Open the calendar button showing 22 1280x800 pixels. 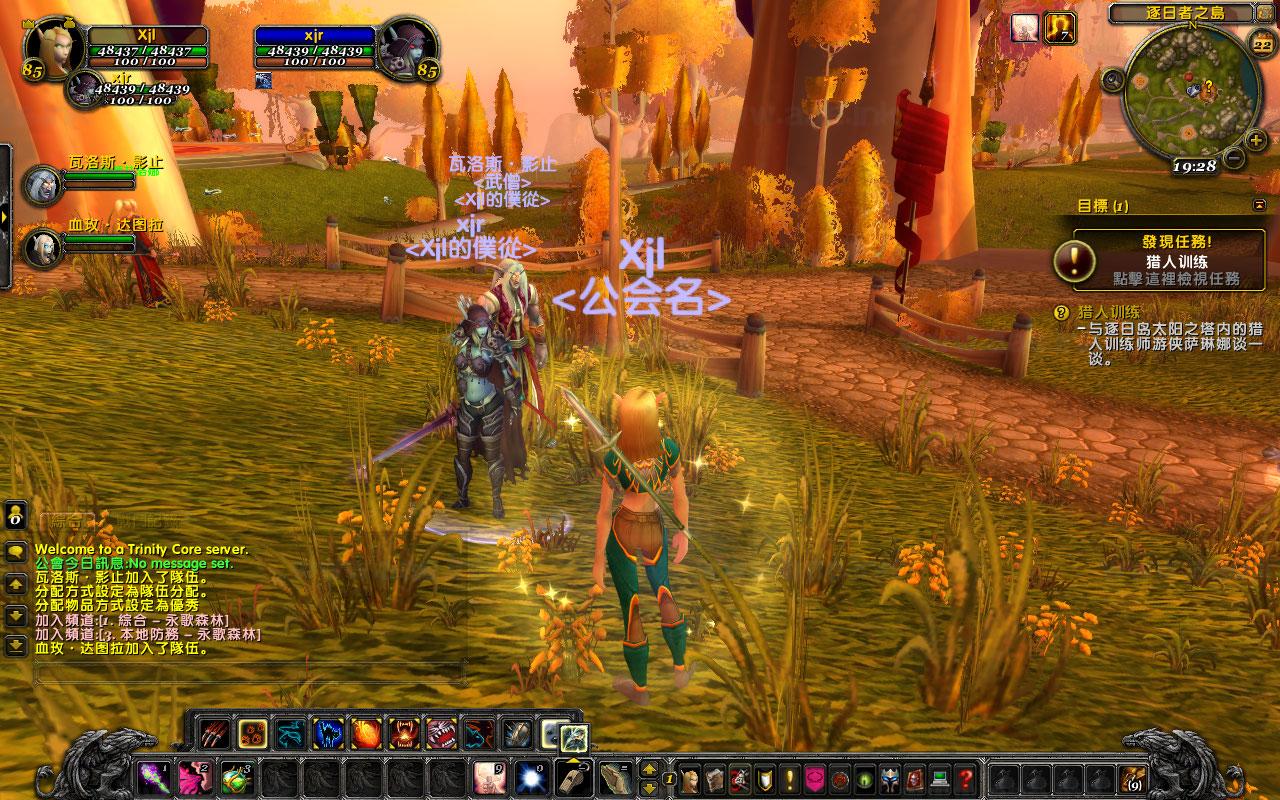click(x=1262, y=45)
